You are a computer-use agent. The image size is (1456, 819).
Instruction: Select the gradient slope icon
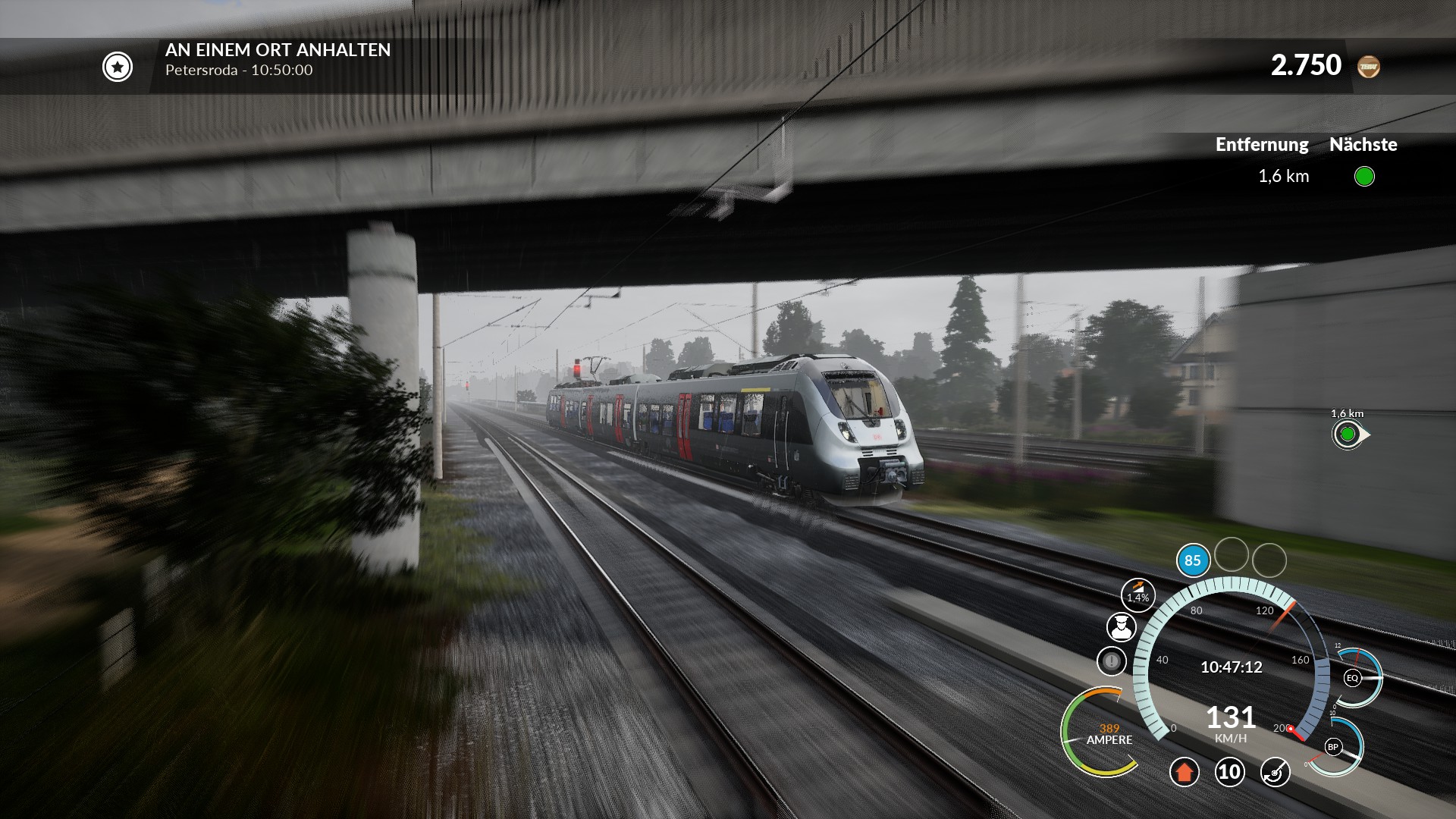[1137, 594]
